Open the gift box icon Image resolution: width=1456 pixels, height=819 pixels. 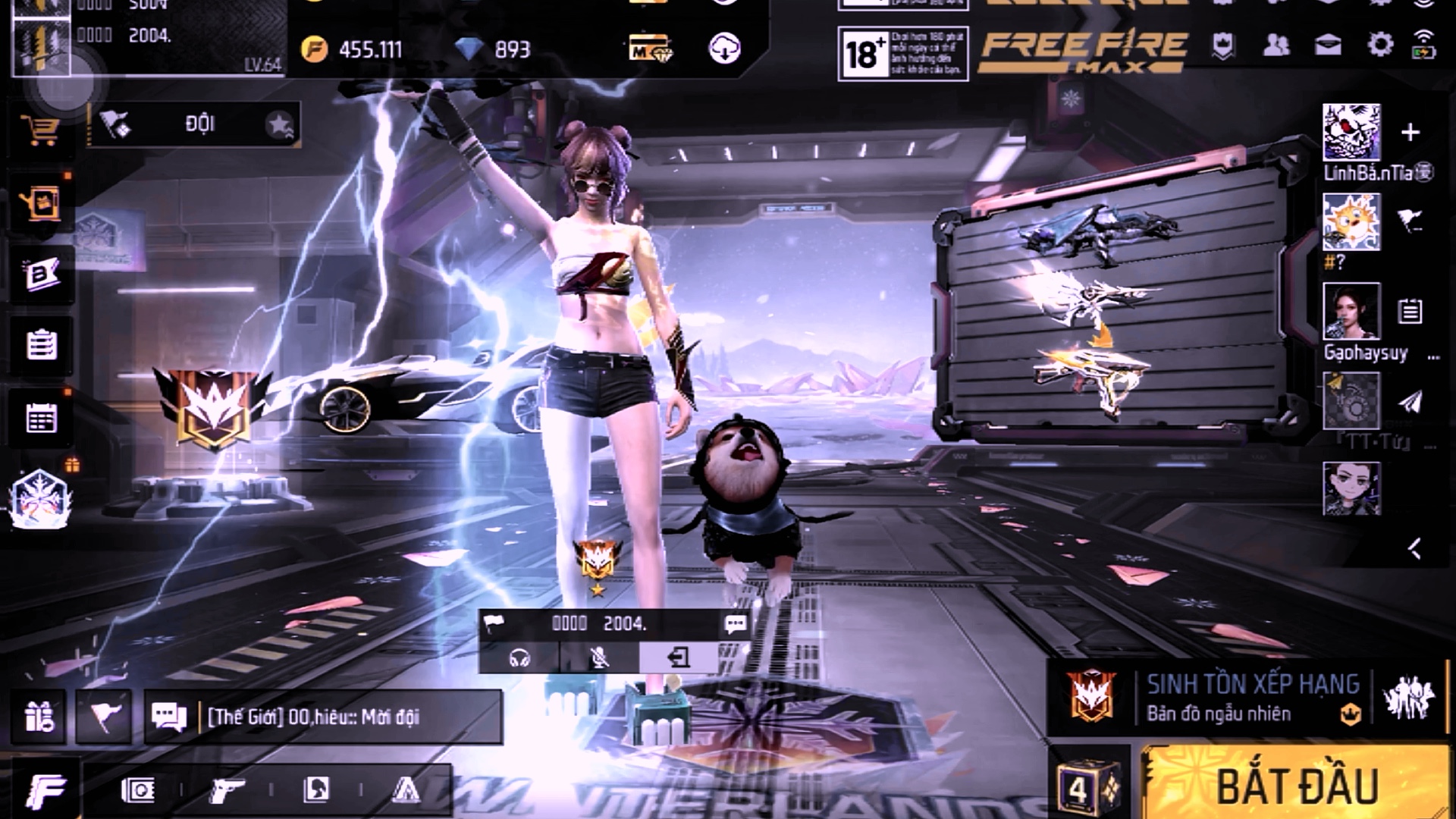point(39,717)
